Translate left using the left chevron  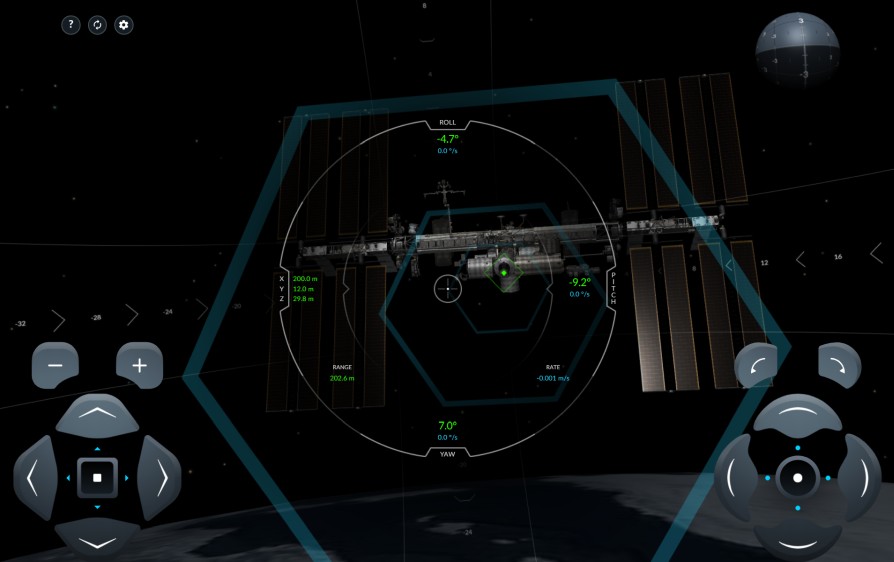click(x=34, y=478)
